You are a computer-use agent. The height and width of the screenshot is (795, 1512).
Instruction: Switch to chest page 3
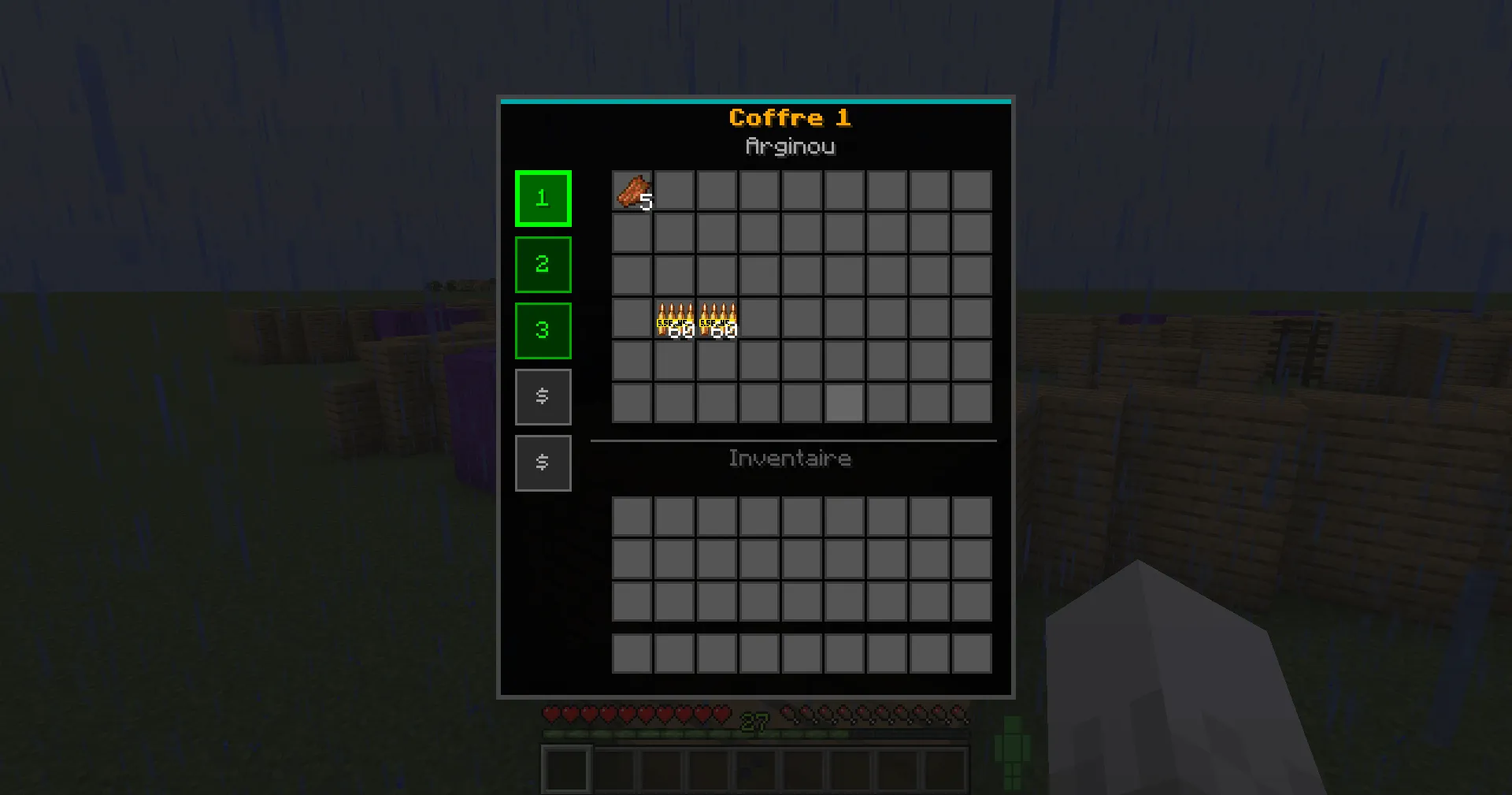[543, 330]
